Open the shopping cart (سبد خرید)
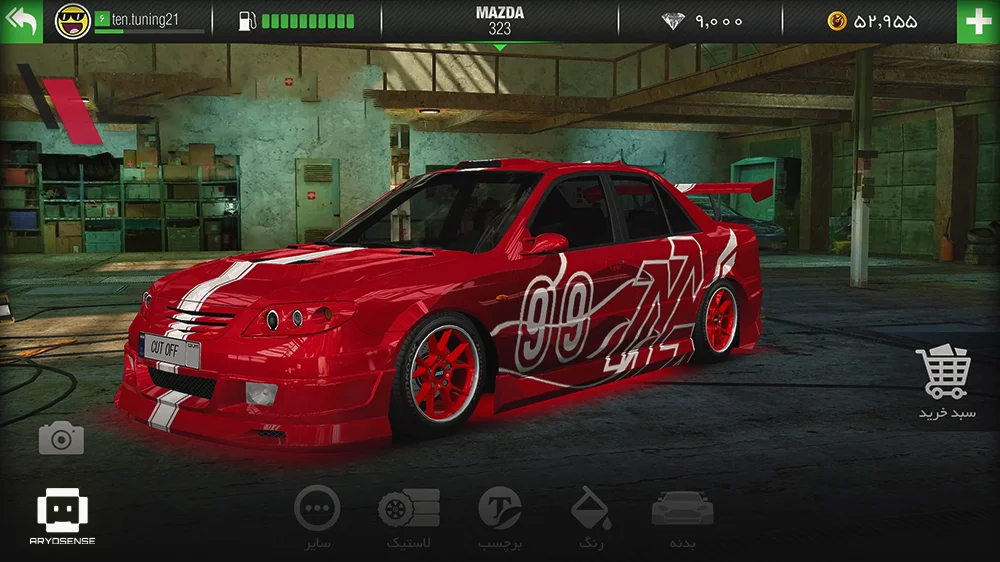The width and height of the screenshot is (1000, 562). [946, 383]
